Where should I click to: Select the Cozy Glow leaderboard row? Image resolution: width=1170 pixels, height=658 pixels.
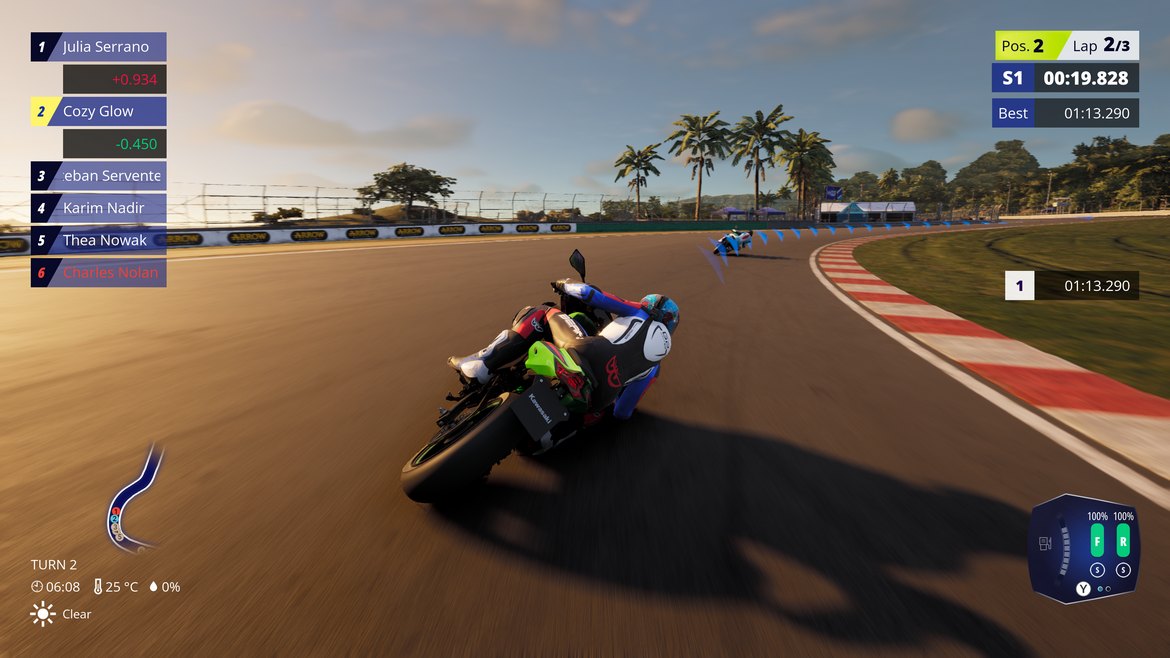(x=100, y=111)
